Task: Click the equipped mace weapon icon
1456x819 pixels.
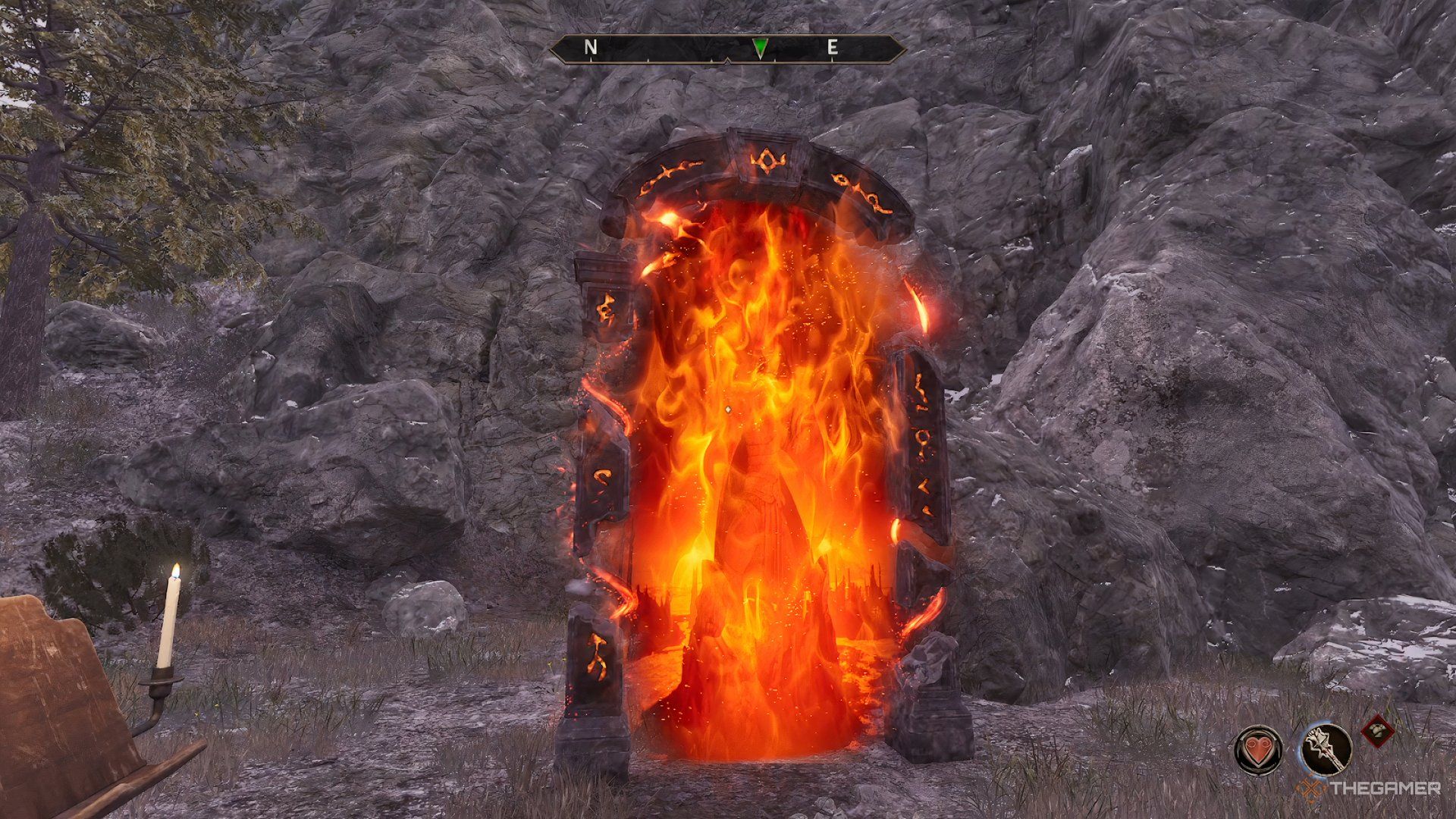Action: 1326,748
